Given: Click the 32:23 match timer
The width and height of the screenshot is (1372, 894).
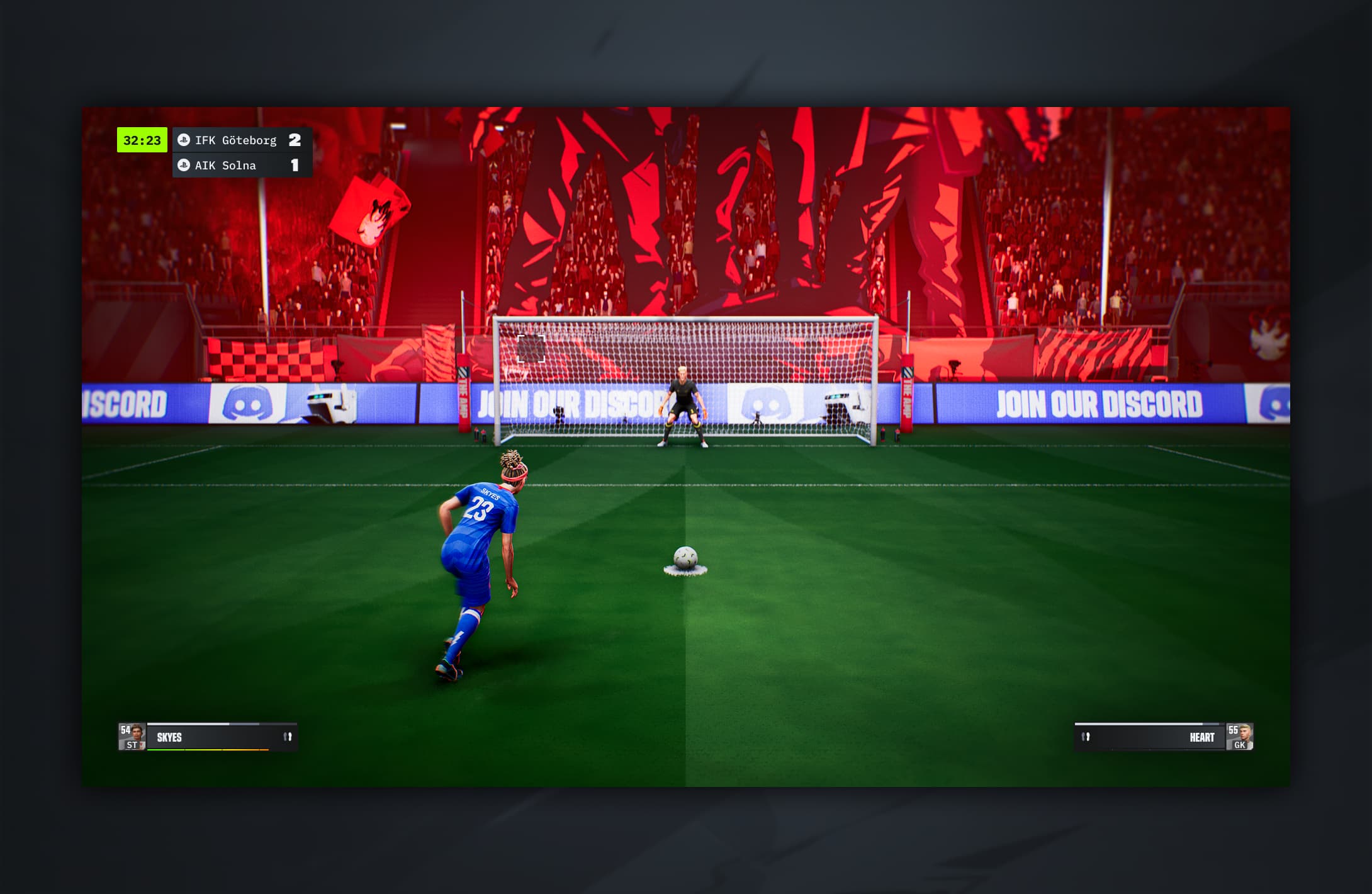Looking at the screenshot, I should 142,140.
